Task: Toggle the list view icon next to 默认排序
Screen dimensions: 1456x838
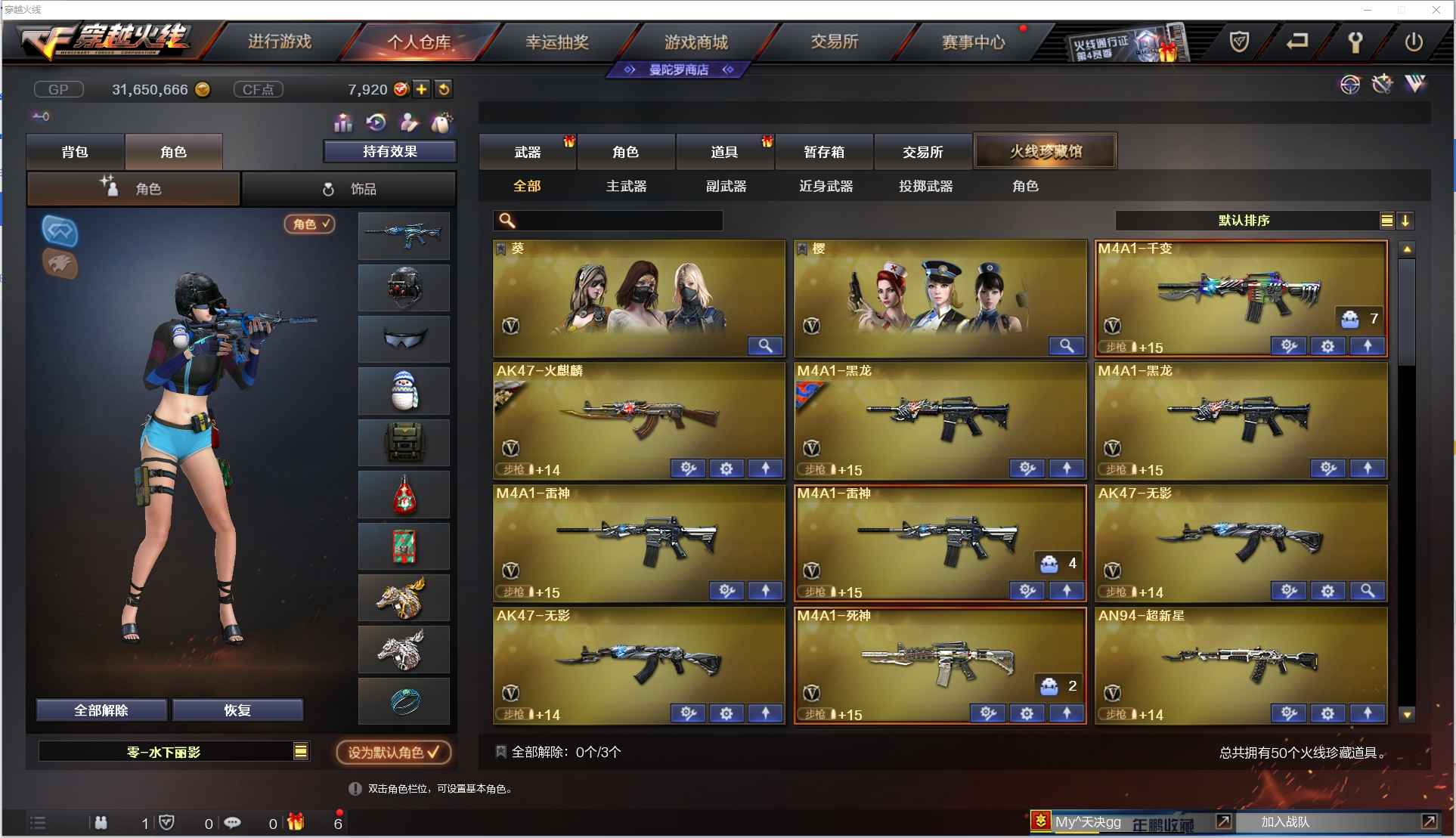Action: [x=1386, y=220]
